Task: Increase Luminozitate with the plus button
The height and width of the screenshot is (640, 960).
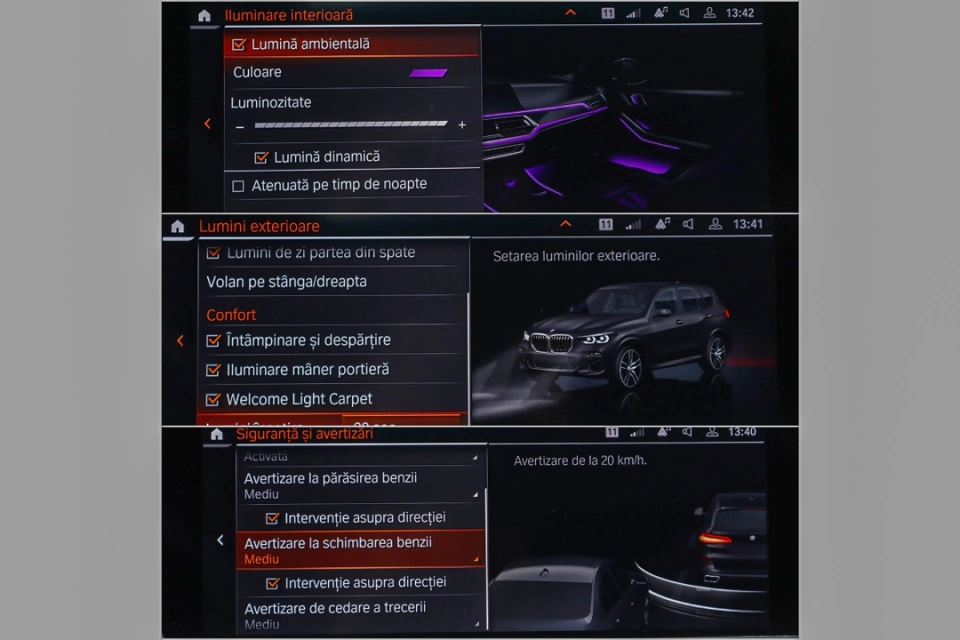Action: (x=462, y=125)
